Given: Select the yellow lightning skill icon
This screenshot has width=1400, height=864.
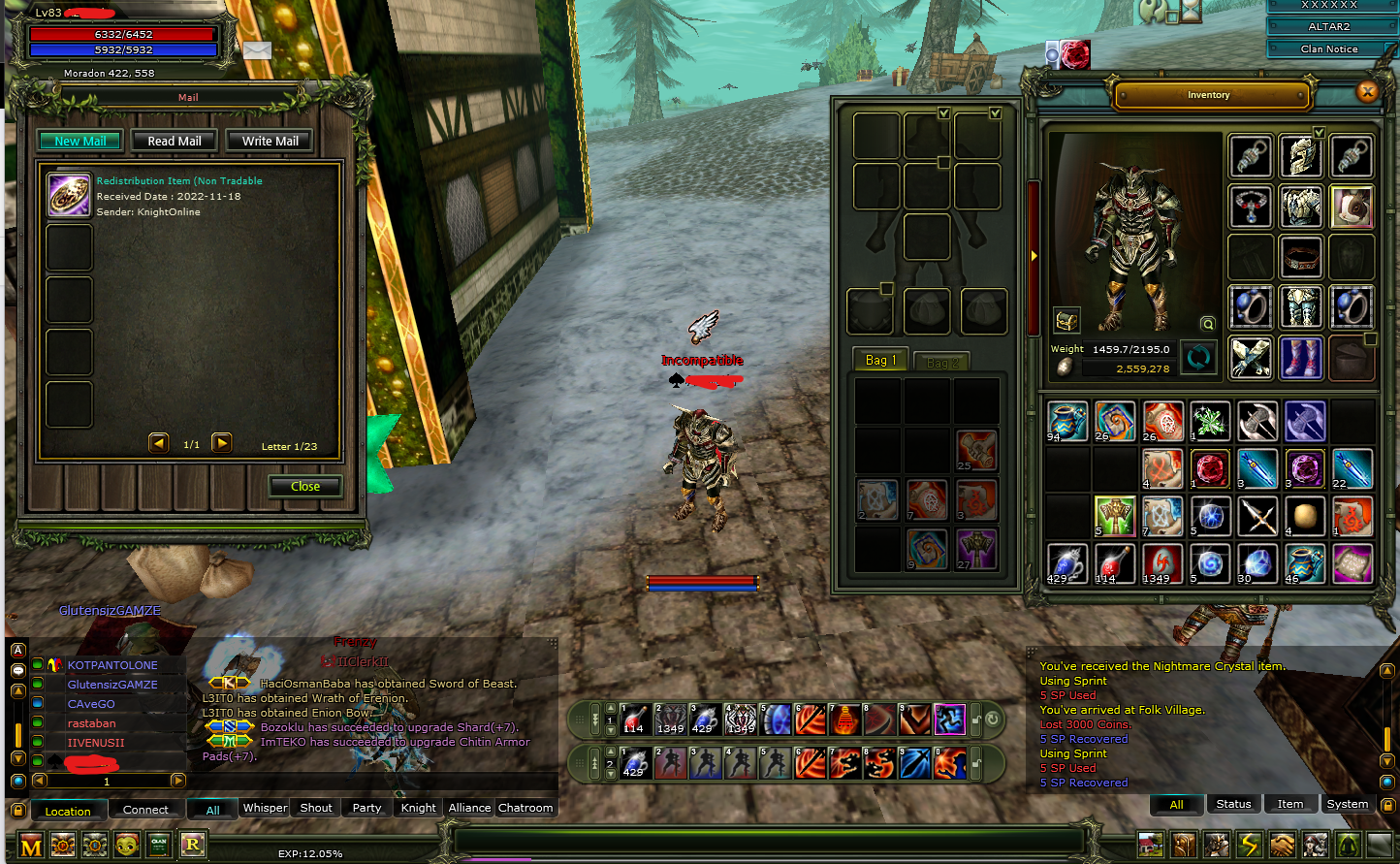Looking at the screenshot, I should [x=1249, y=845].
